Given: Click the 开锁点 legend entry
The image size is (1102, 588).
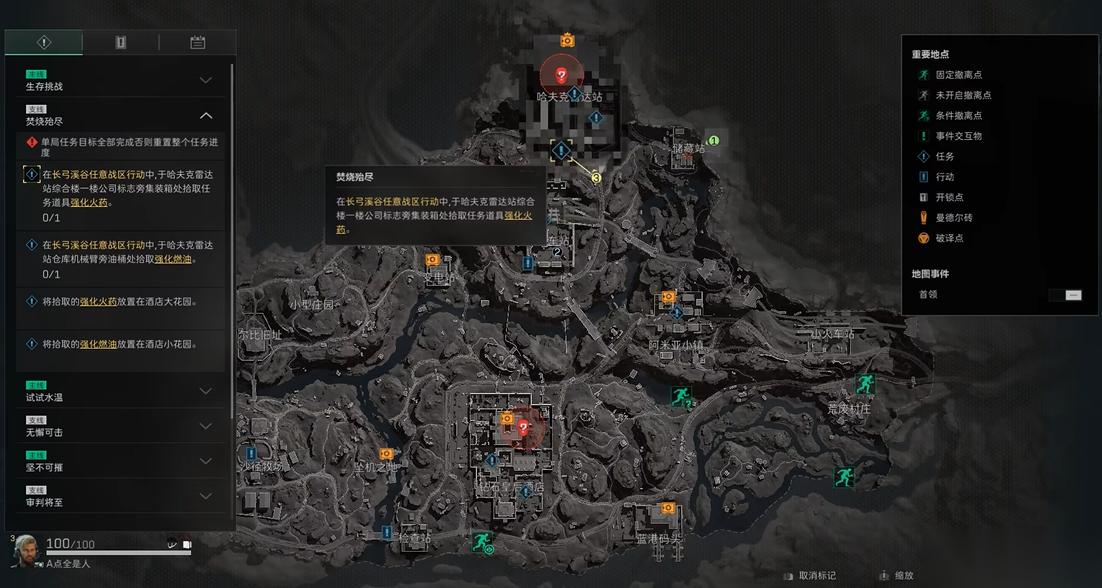Looking at the screenshot, I should click(x=949, y=197).
